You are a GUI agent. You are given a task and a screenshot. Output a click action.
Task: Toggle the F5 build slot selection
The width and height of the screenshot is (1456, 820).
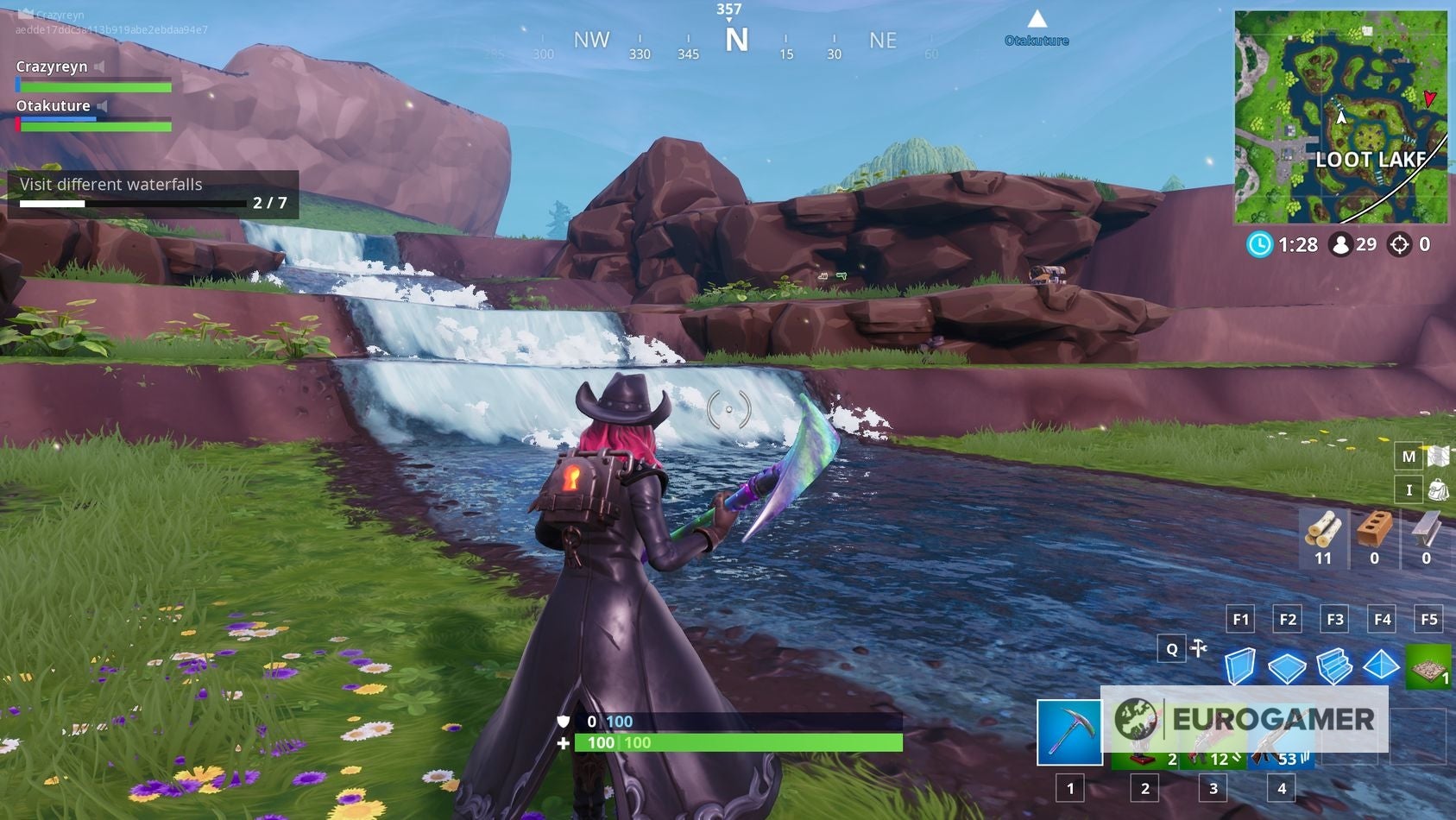[x=1428, y=619]
